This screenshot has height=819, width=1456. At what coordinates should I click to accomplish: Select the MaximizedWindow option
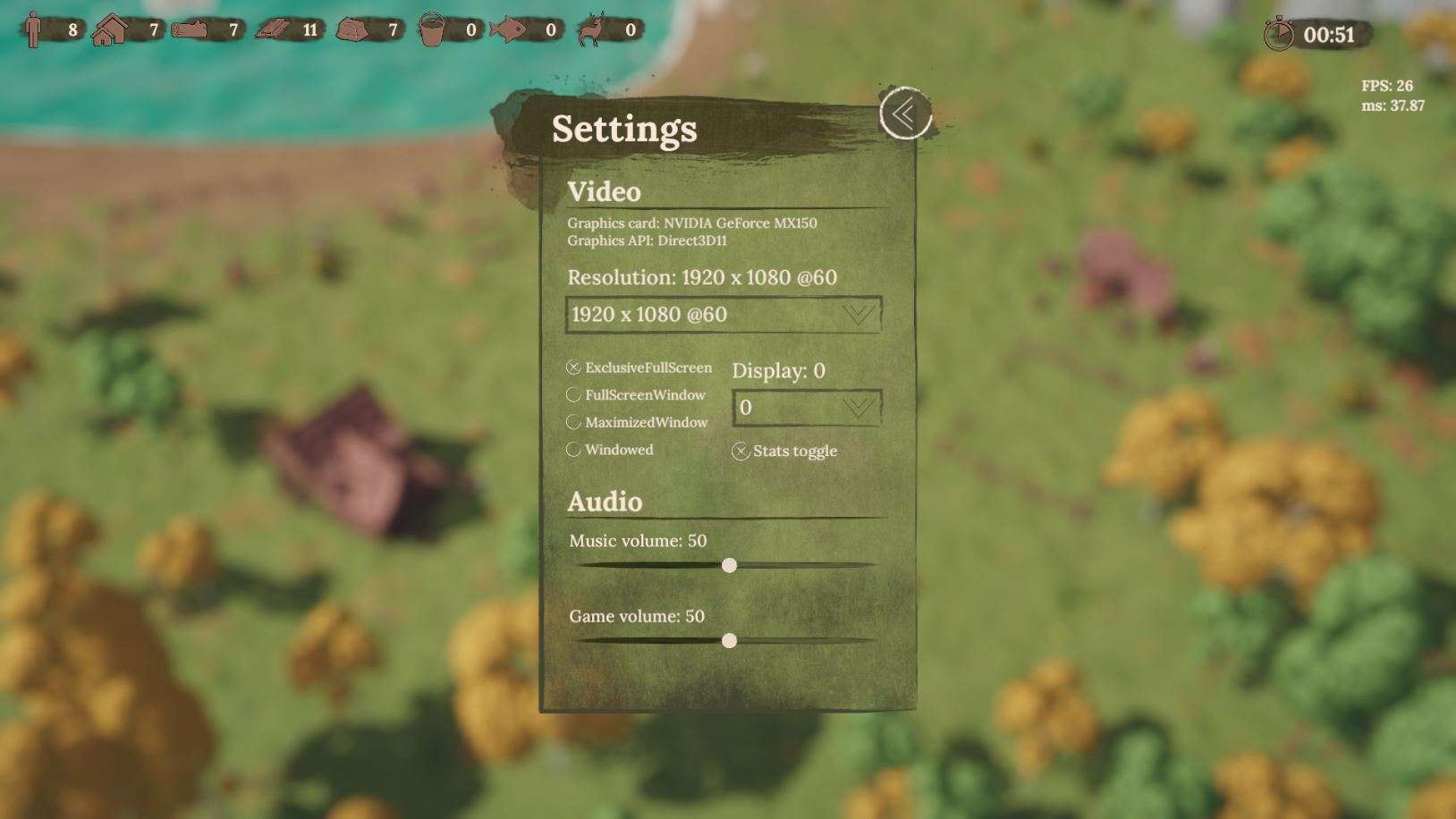click(x=574, y=422)
